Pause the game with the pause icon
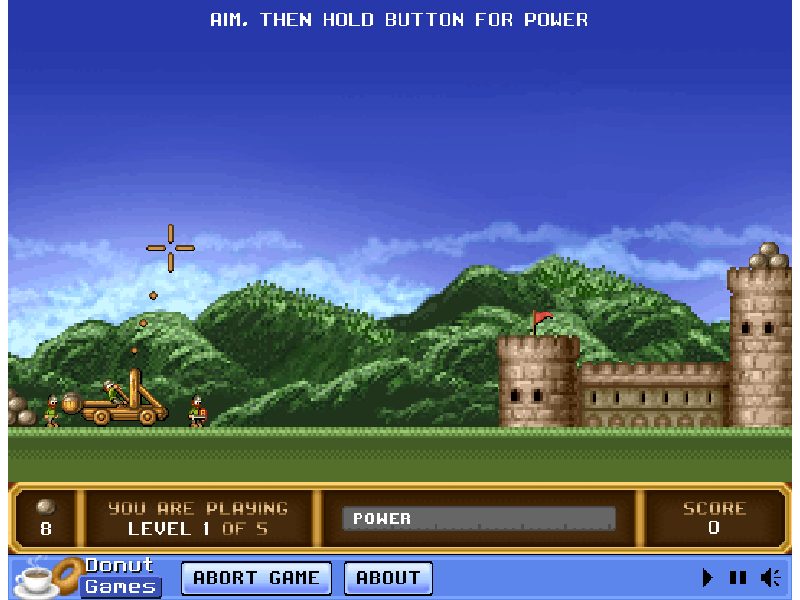Viewport: 800px width, 600px height. pos(738,577)
